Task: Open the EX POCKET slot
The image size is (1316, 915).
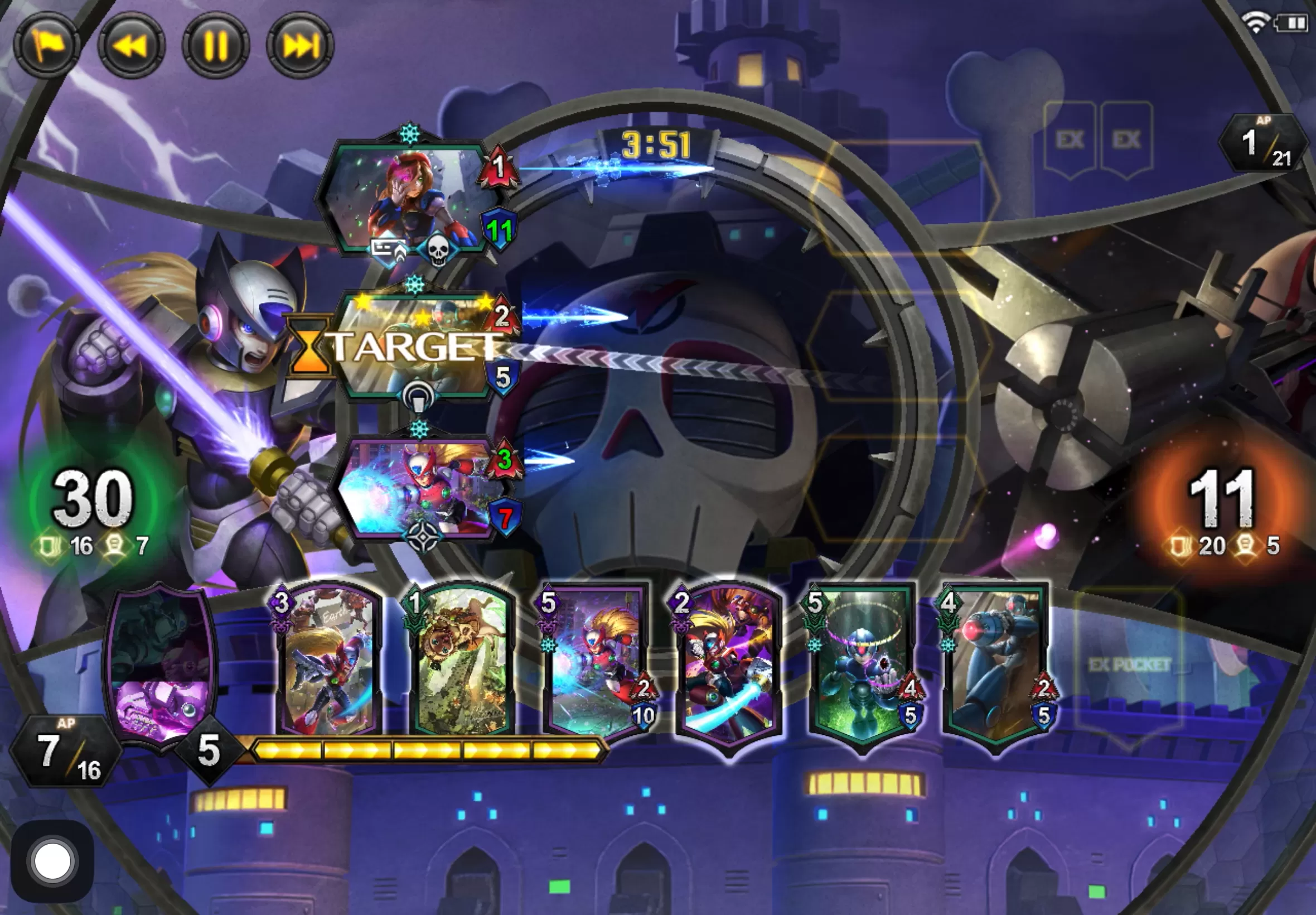Action: [x=1128, y=665]
